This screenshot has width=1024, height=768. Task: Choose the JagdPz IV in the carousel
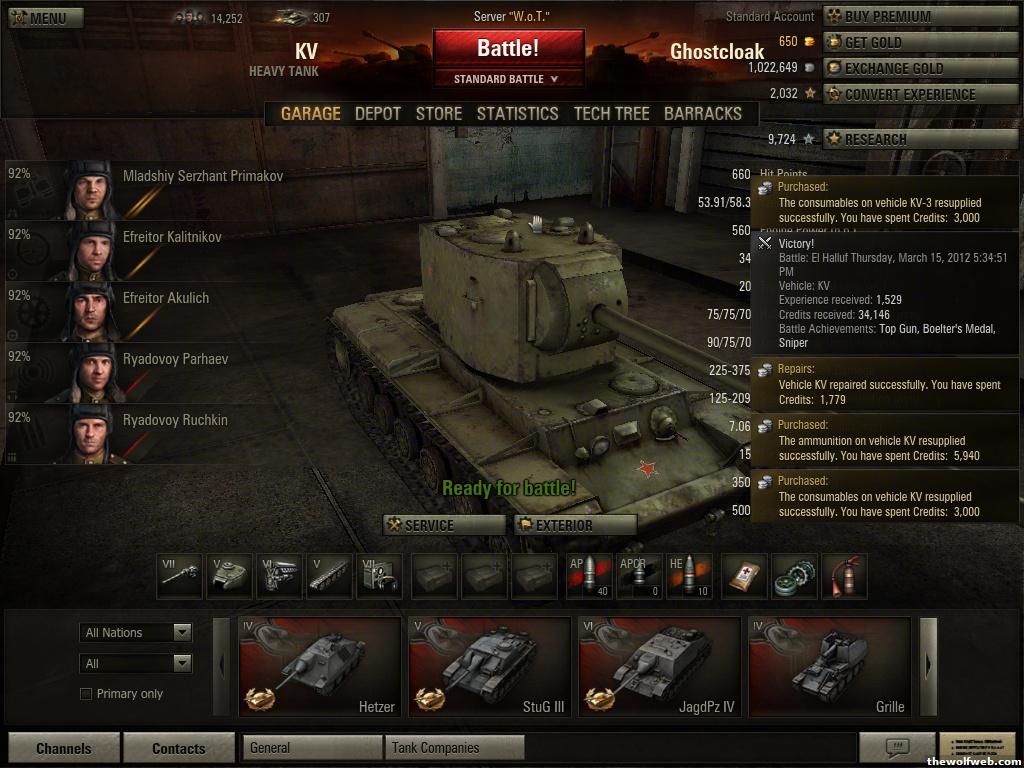pos(660,667)
